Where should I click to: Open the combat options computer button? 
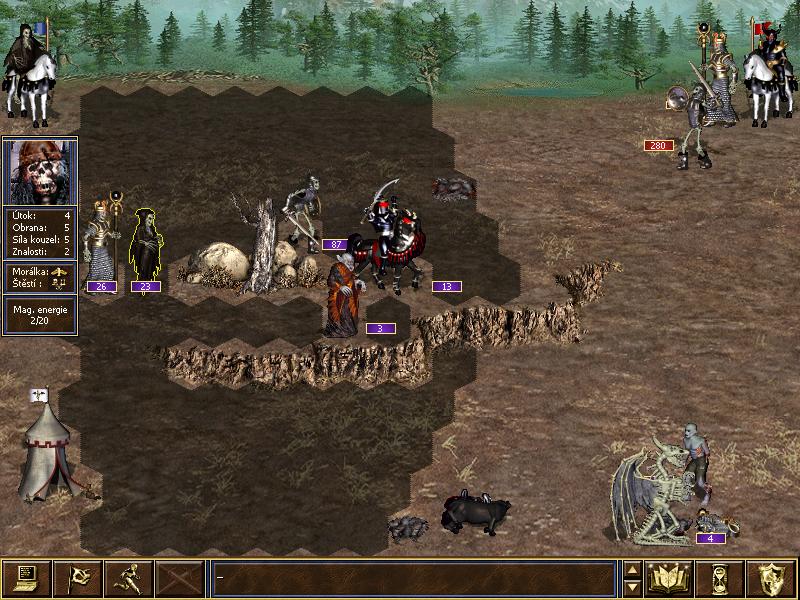coord(26,578)
